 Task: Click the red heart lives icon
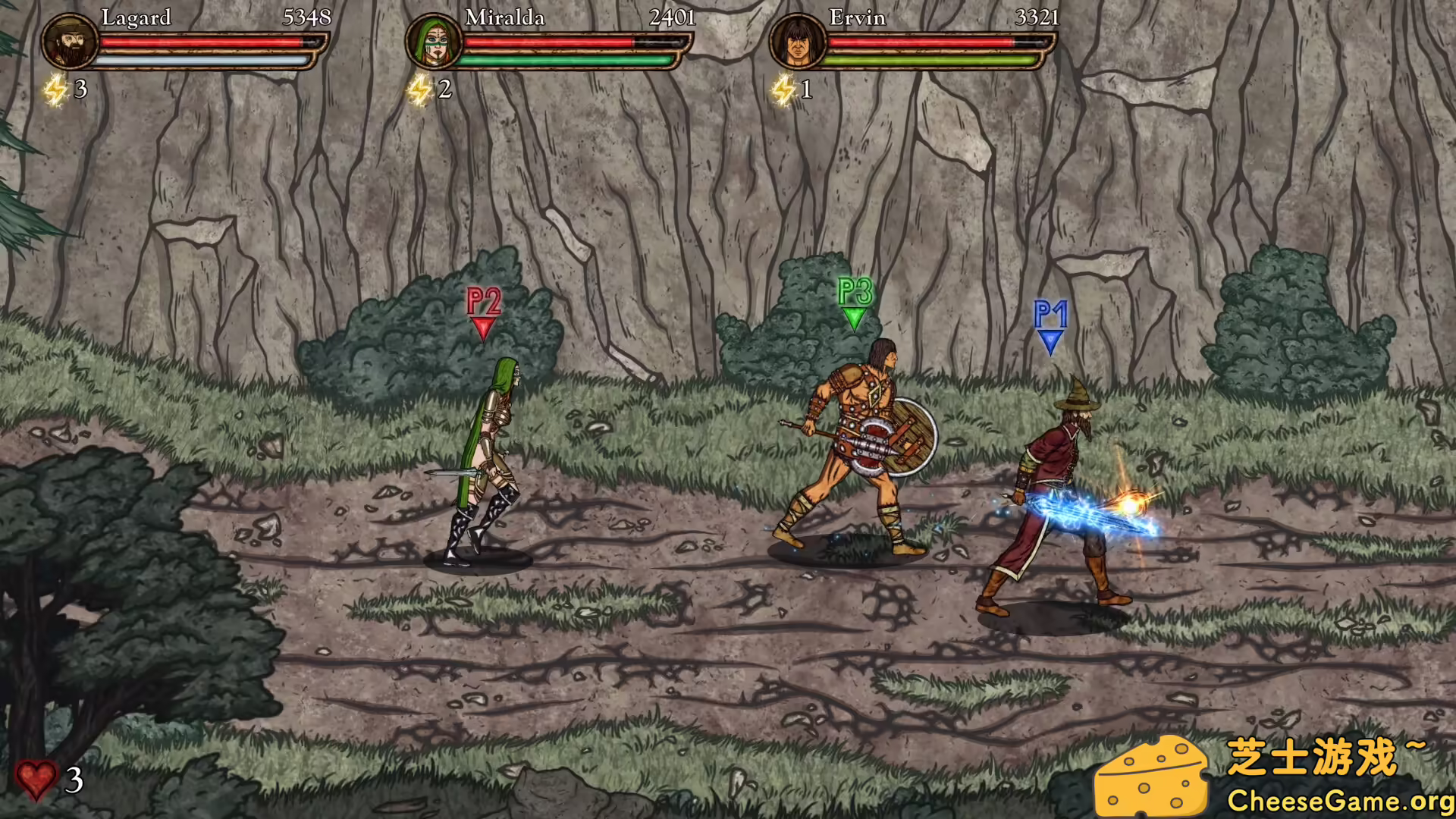coord(36,780)
